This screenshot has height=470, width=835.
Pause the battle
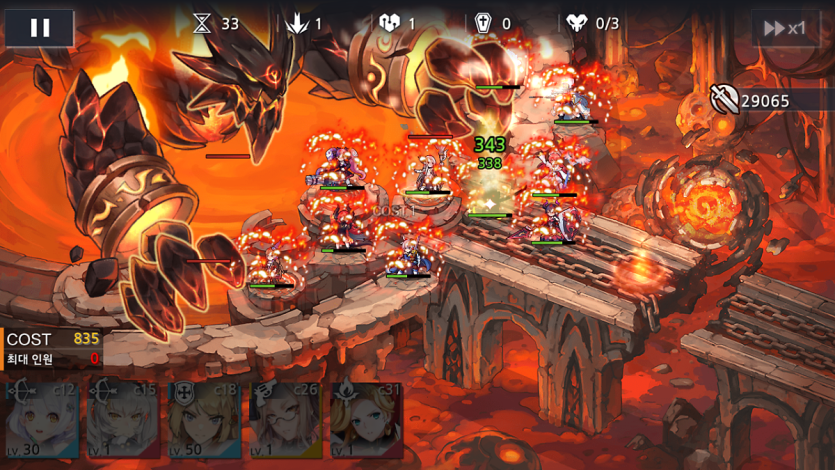(40, 28)
